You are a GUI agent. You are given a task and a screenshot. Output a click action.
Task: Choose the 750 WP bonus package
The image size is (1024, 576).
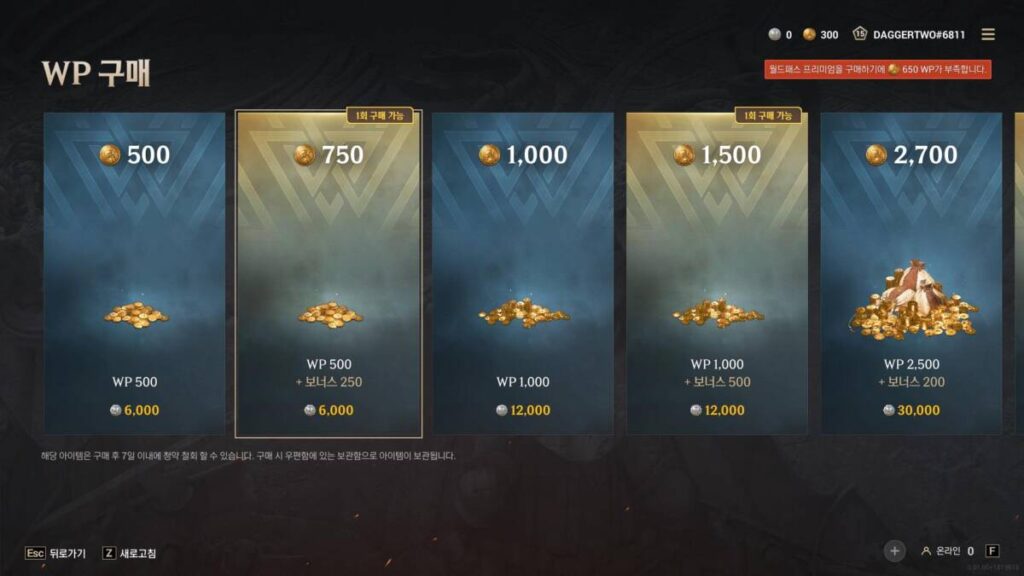(x=329, y=273)
